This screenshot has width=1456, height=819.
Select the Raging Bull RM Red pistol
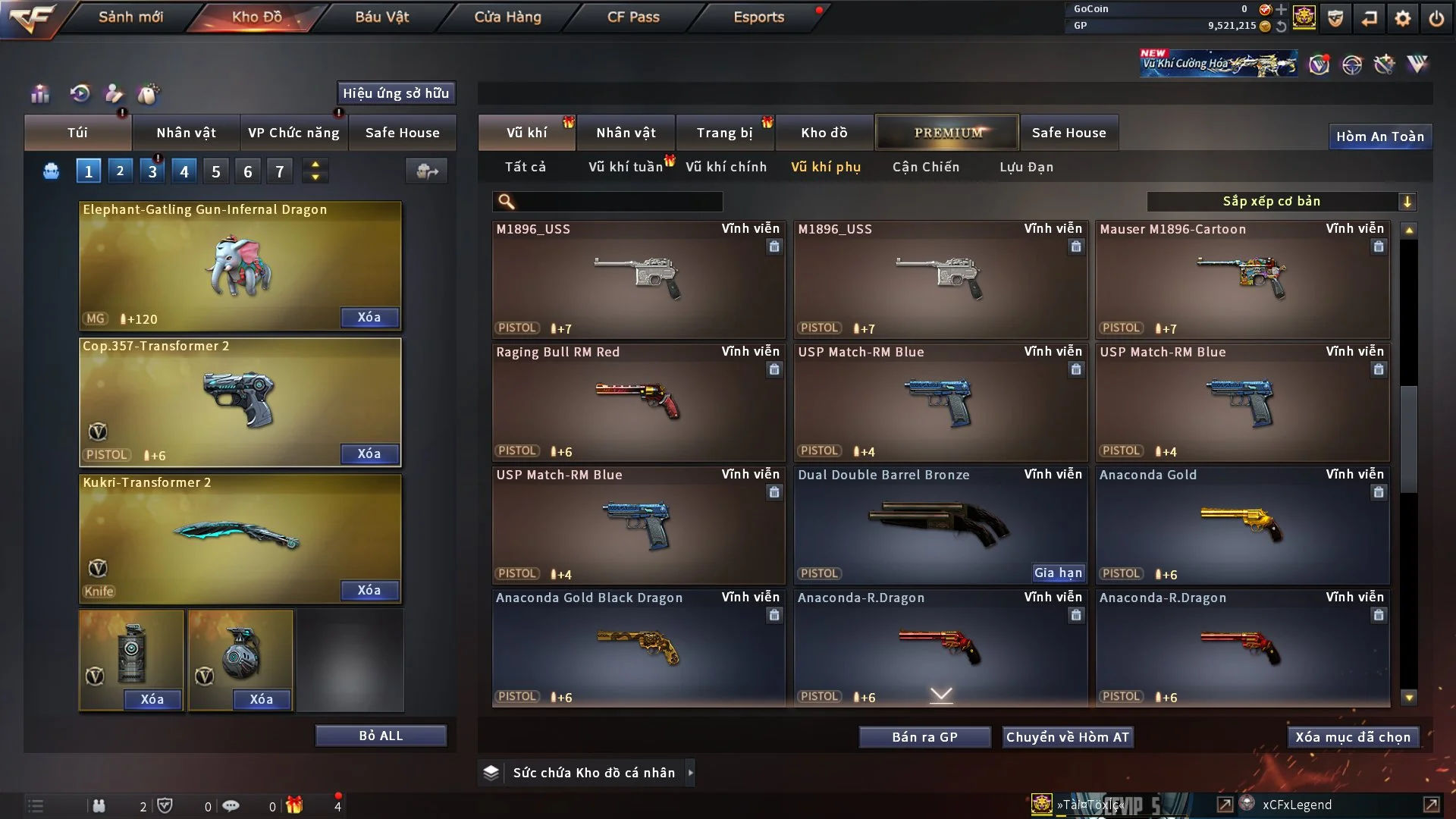click(638, 402)
